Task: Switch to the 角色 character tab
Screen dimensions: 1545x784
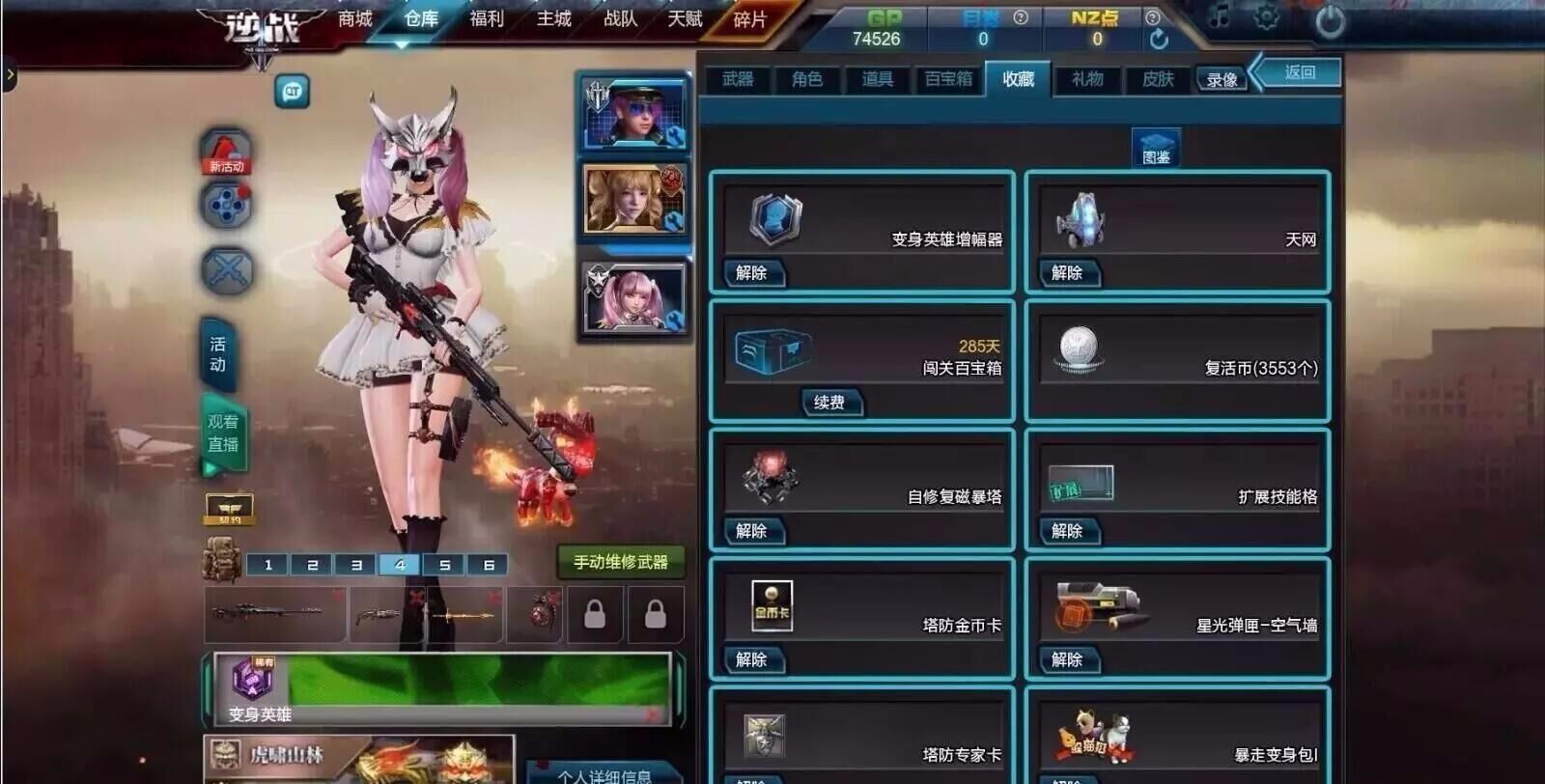Action: pyautogui.click(x=807, y=79)
